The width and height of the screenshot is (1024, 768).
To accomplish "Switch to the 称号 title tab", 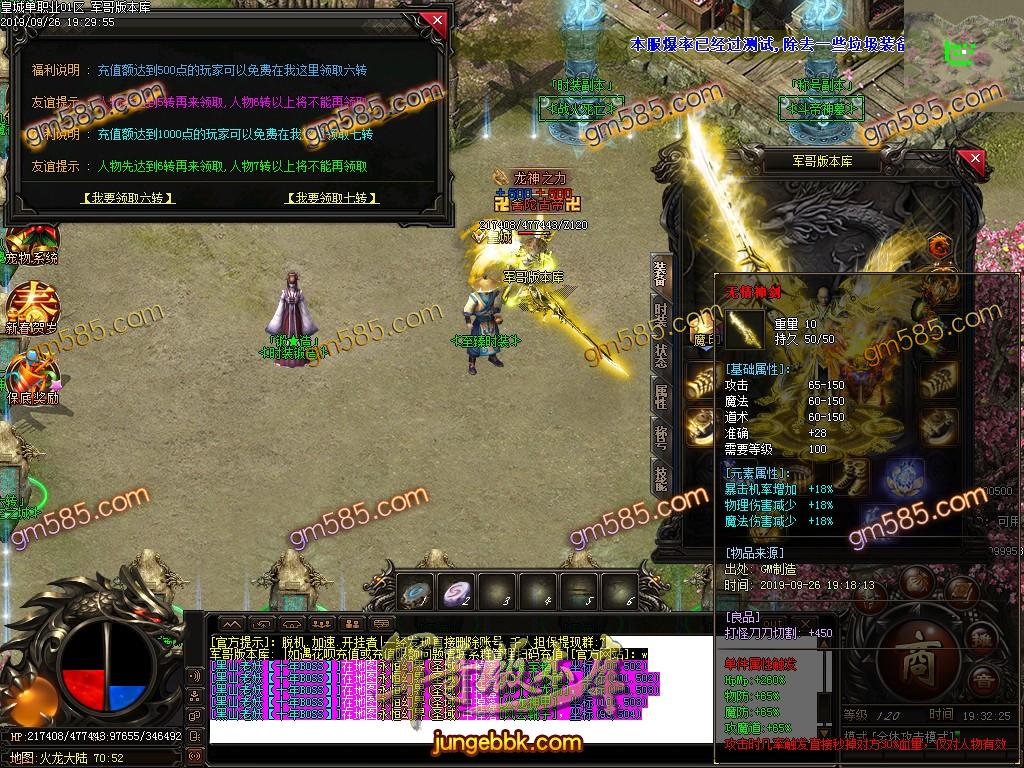I will 661,437.
